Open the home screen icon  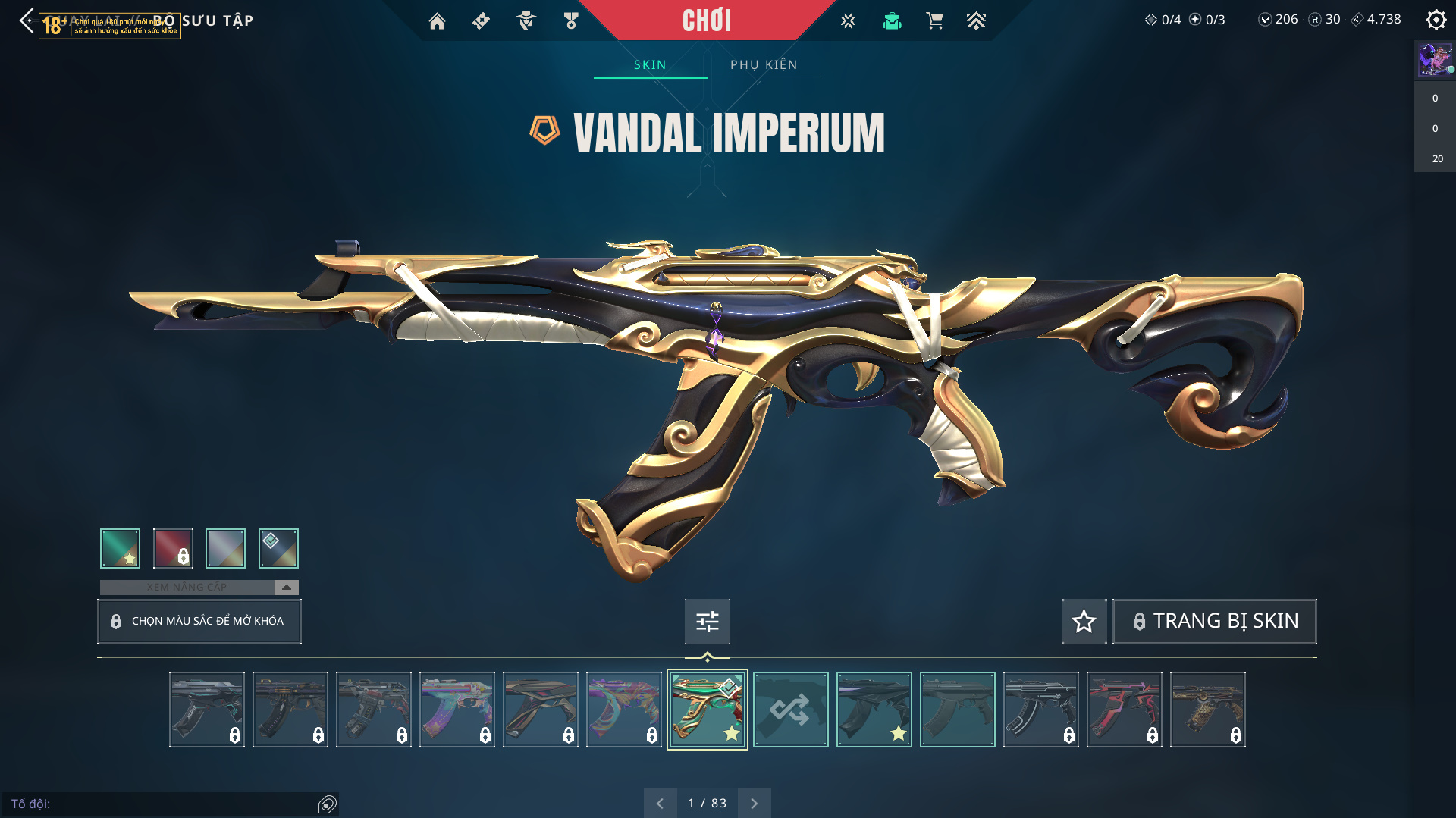pos(437,21)
